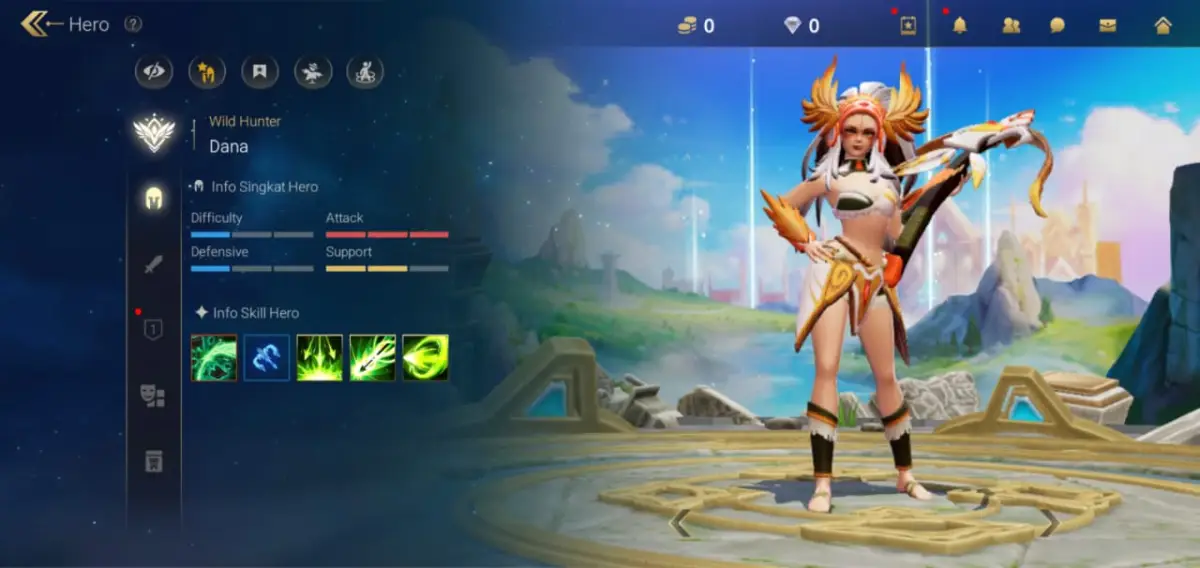1200x568 pixels.
Task: Open the shield number one tab
Action: [153, 329]
